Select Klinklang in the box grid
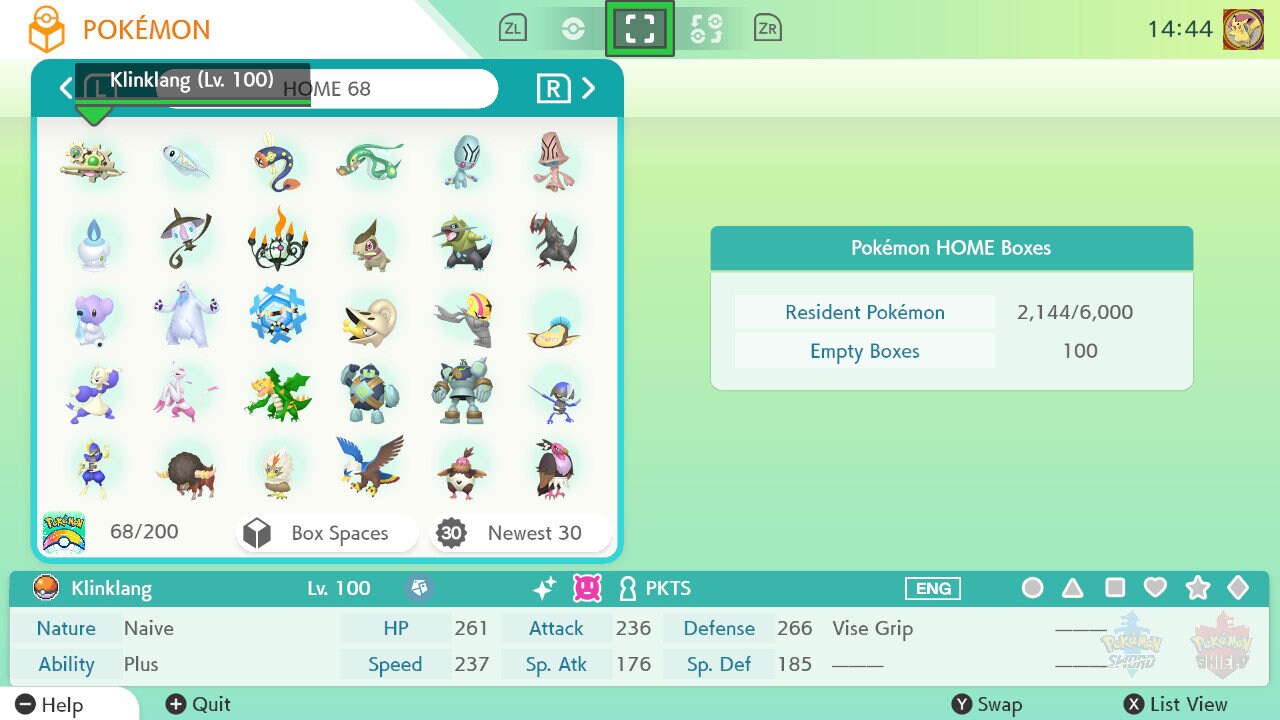Image resolution: width=1280 pixels, height=720 pixels. [92, 160]
